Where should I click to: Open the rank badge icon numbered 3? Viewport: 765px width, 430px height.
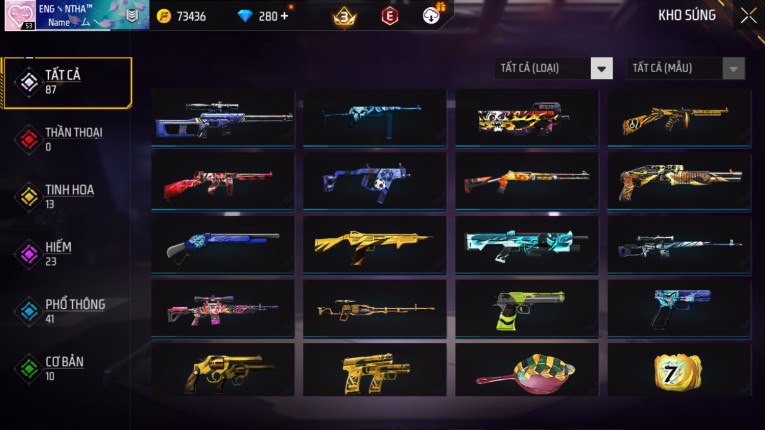345,16
